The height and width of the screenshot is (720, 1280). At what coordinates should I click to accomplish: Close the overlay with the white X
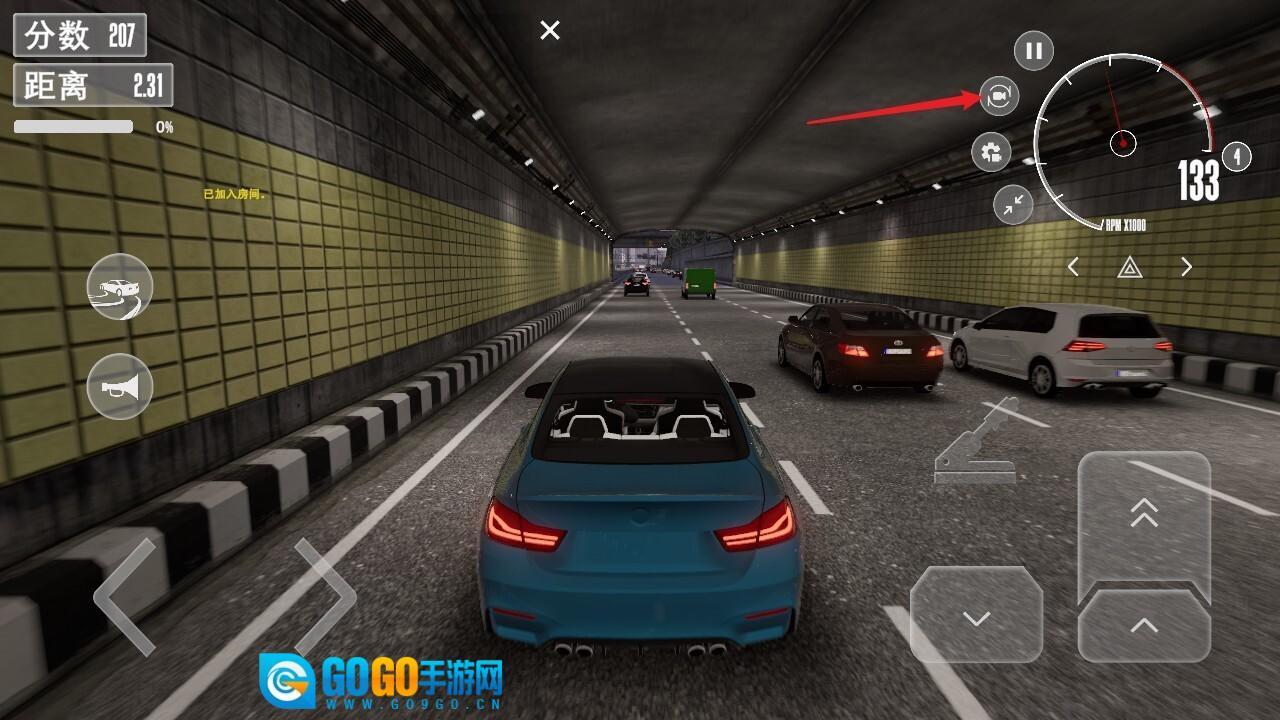click(x=550, y=31)
